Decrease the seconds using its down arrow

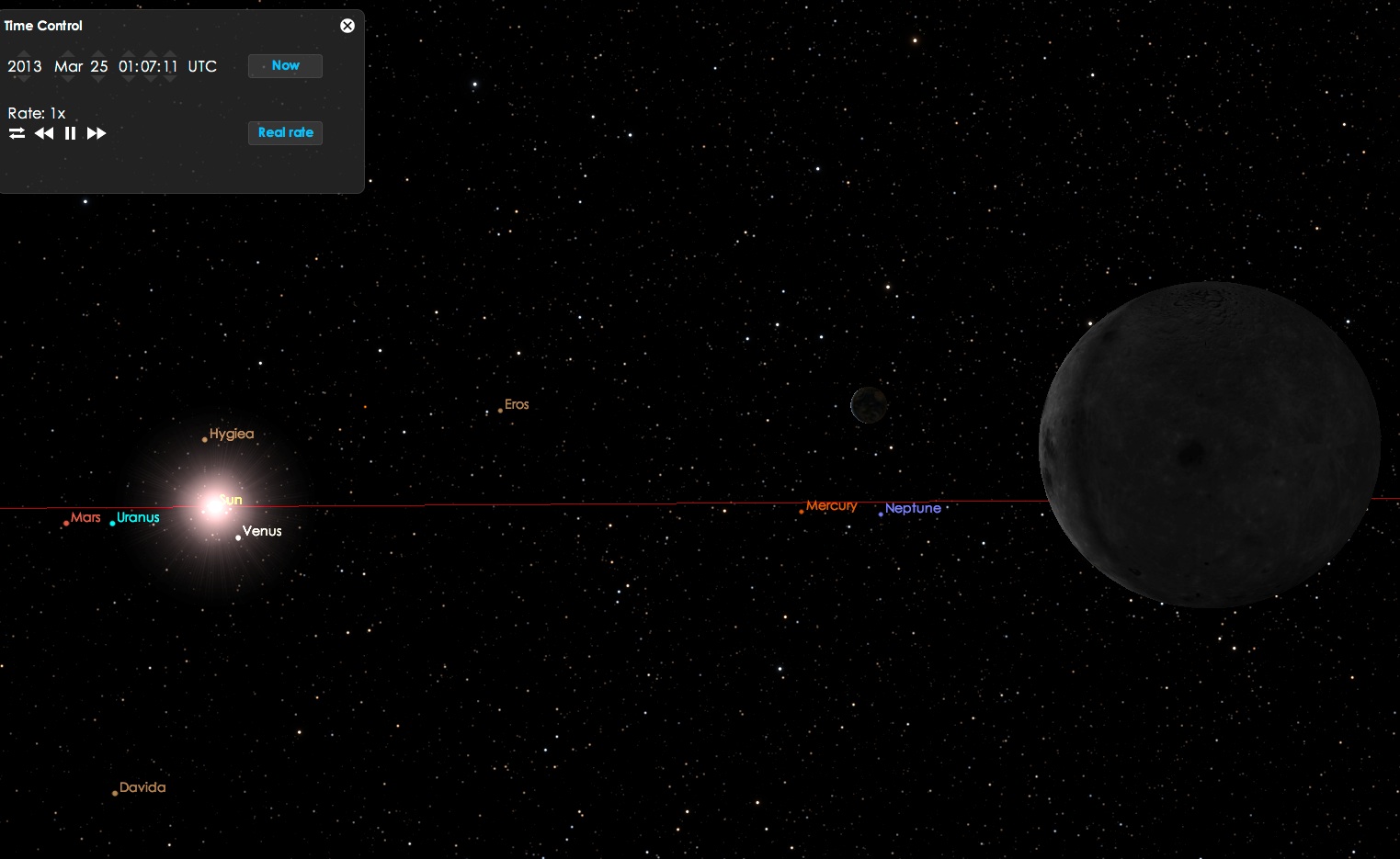[169, 79]
